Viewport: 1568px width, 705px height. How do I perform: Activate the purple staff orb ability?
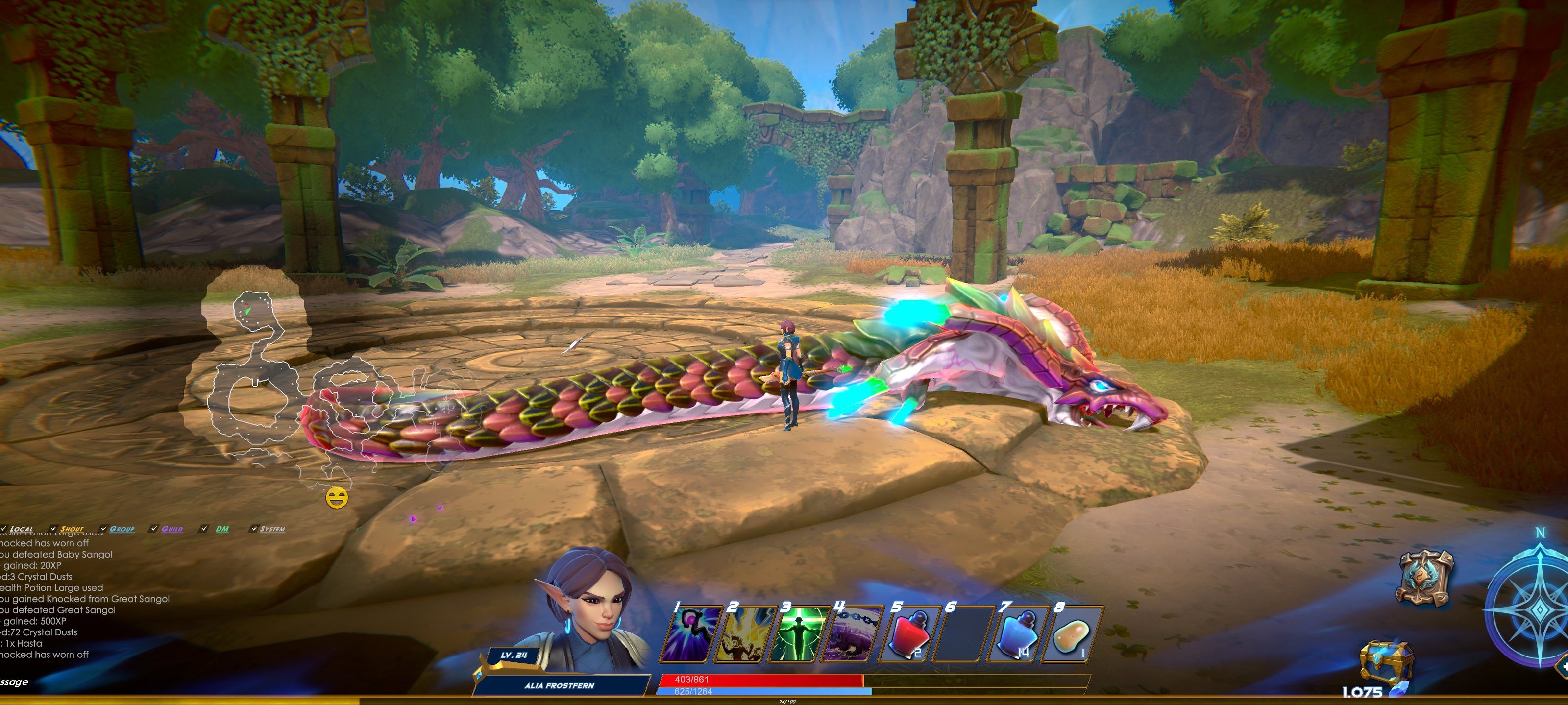click(693, 634)
